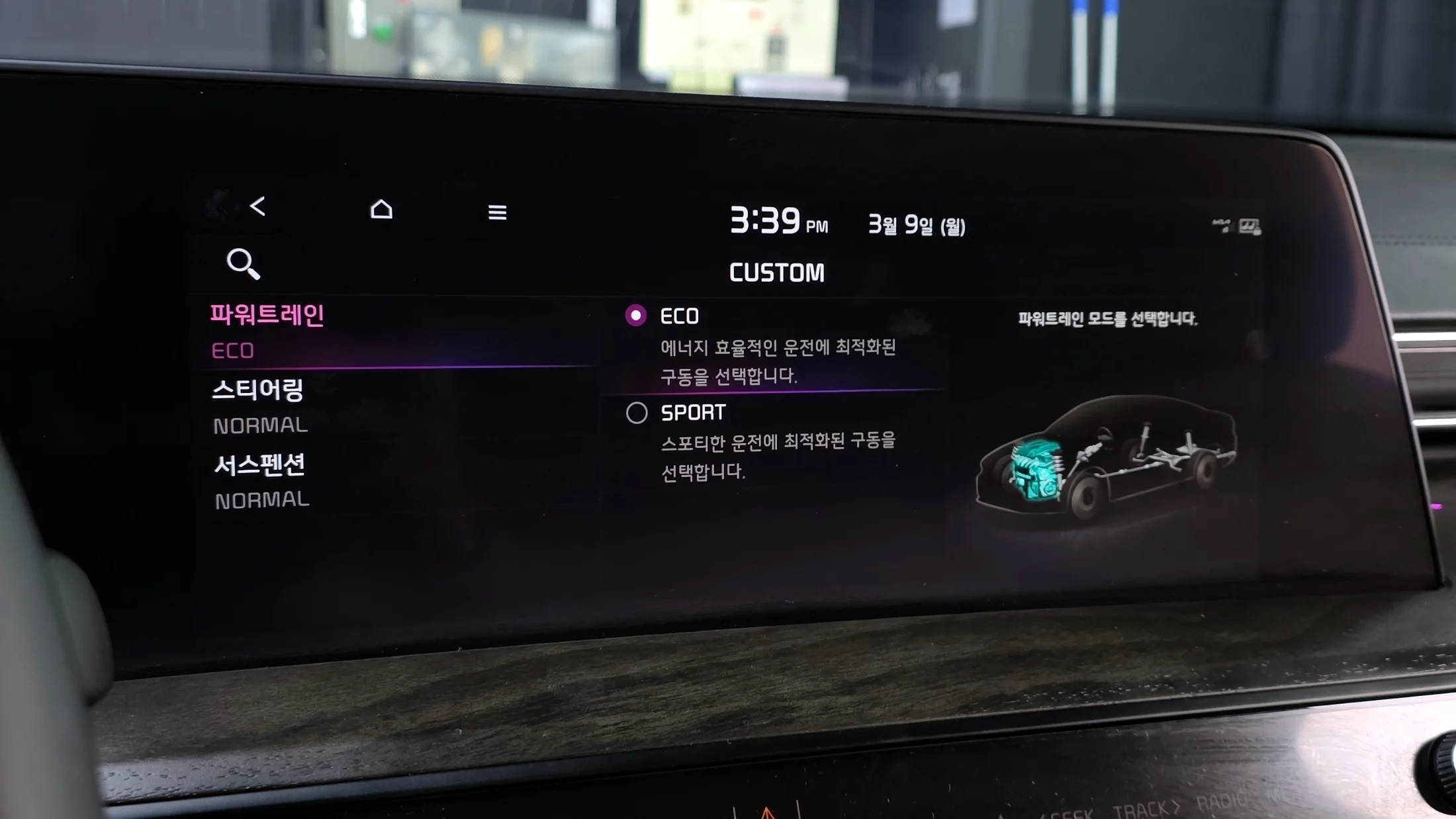Open the 서스펜션 suspension setting

(x=259, y=466)
